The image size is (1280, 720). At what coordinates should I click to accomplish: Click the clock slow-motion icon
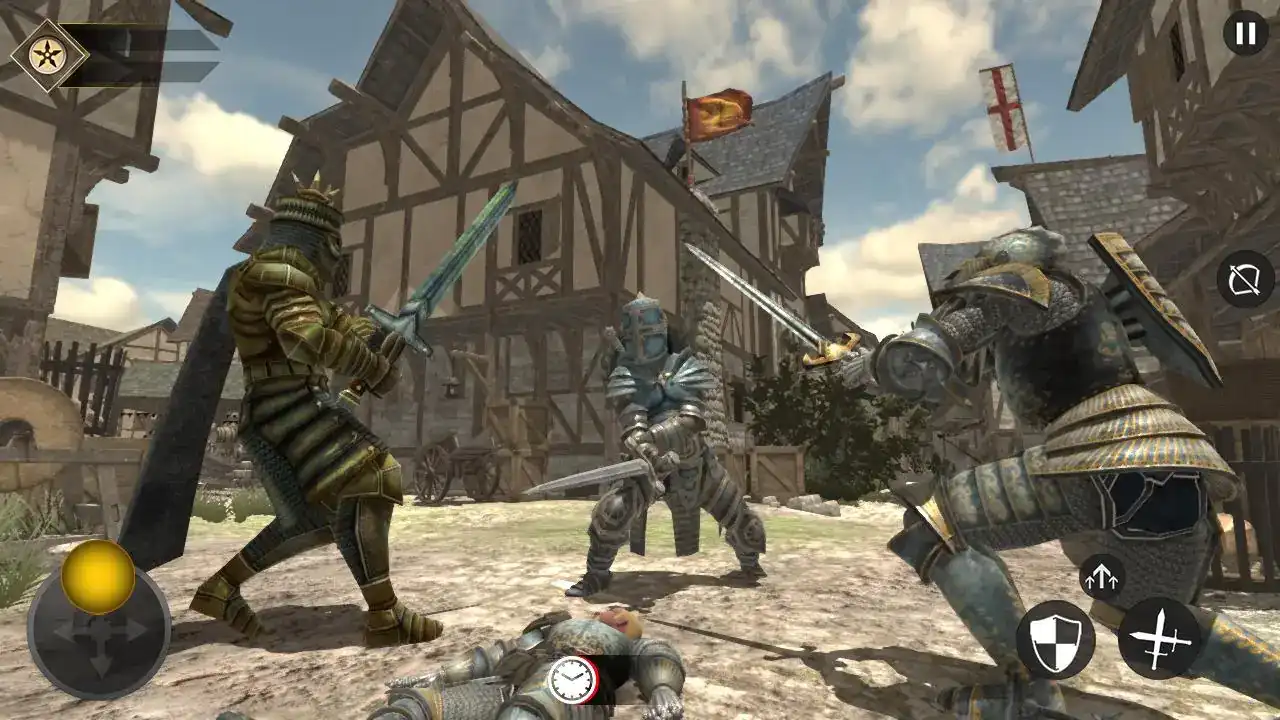pyautogui.click(x=573, y=680)
